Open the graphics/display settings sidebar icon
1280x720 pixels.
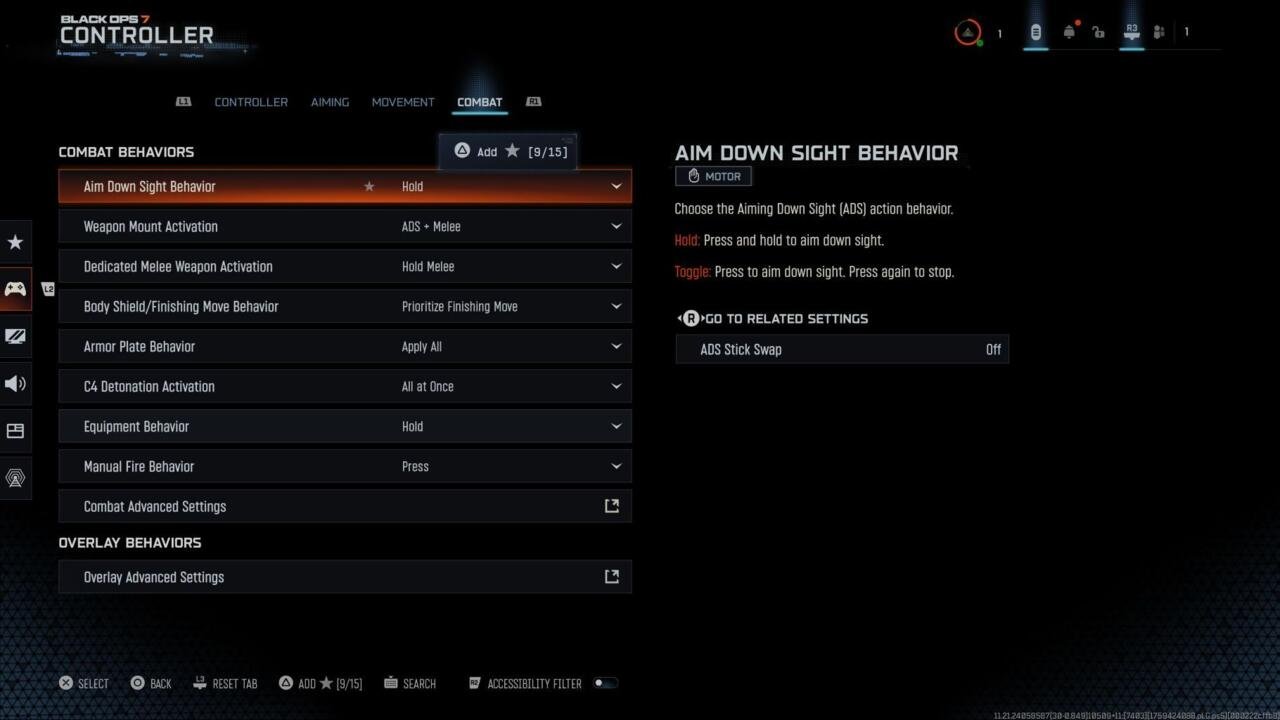pos(15,336)
